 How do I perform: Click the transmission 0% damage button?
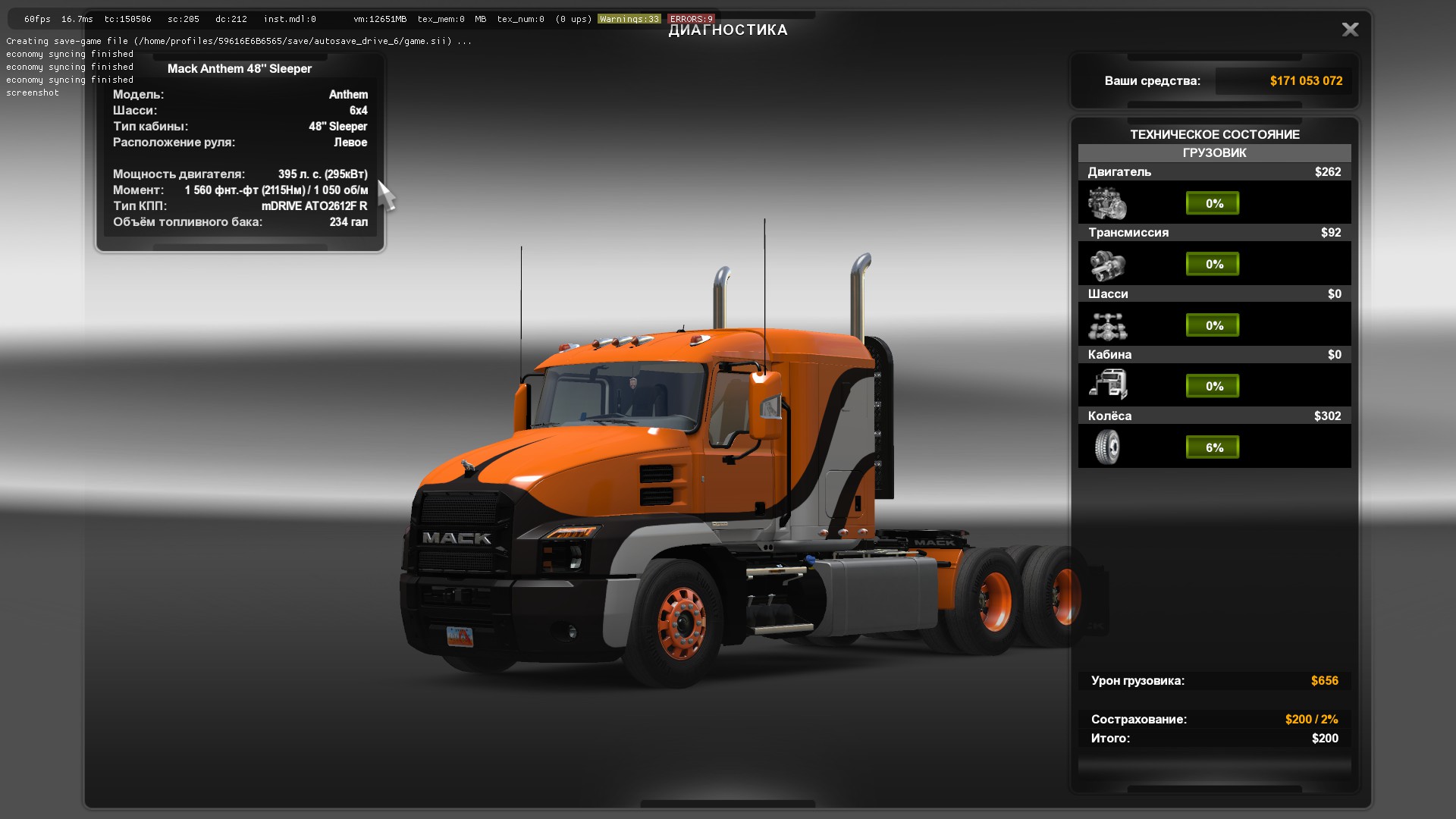pyautogui.click(x=1213, y=264)
